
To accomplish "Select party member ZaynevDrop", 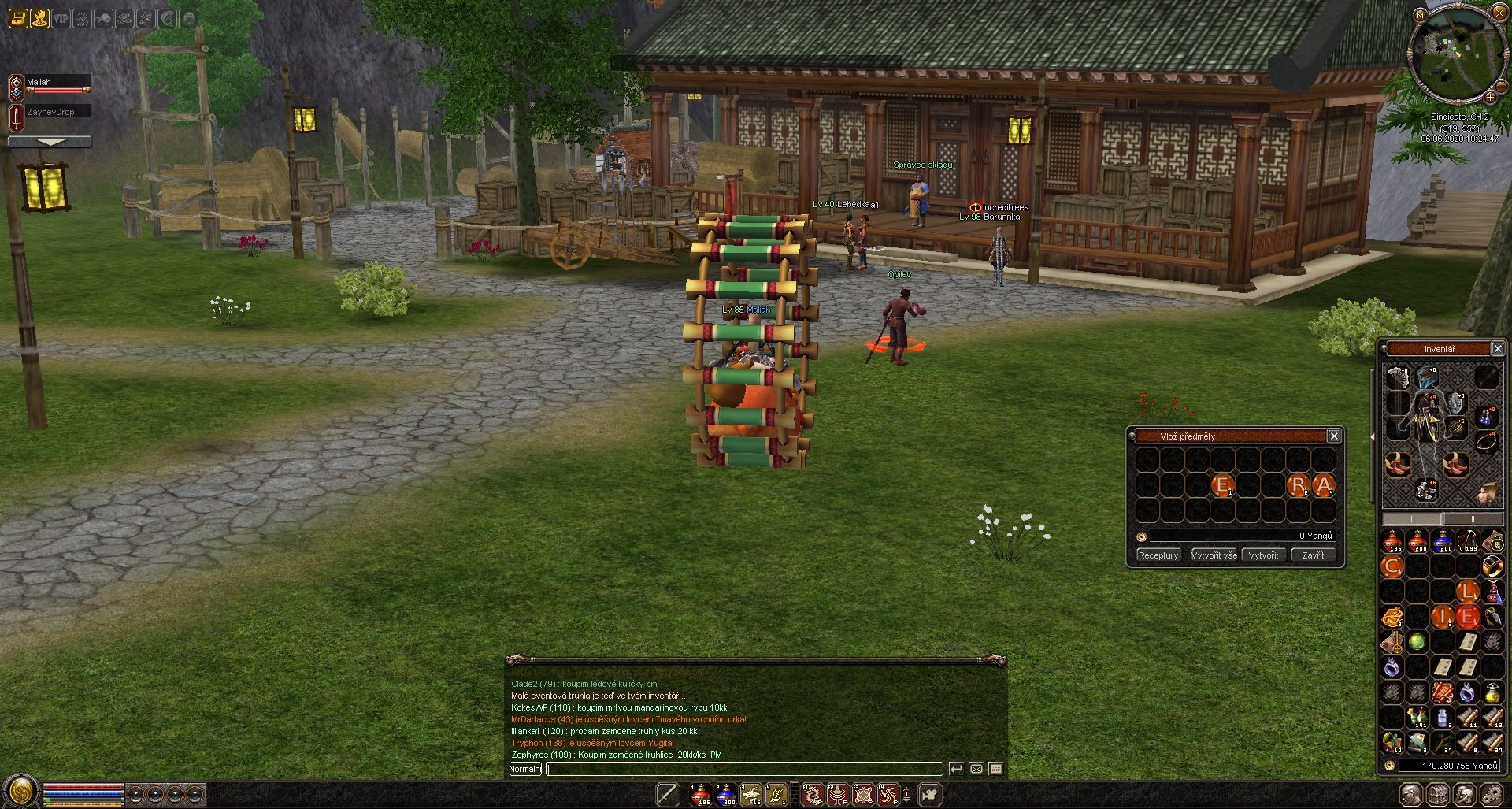I will pos(50,113).
